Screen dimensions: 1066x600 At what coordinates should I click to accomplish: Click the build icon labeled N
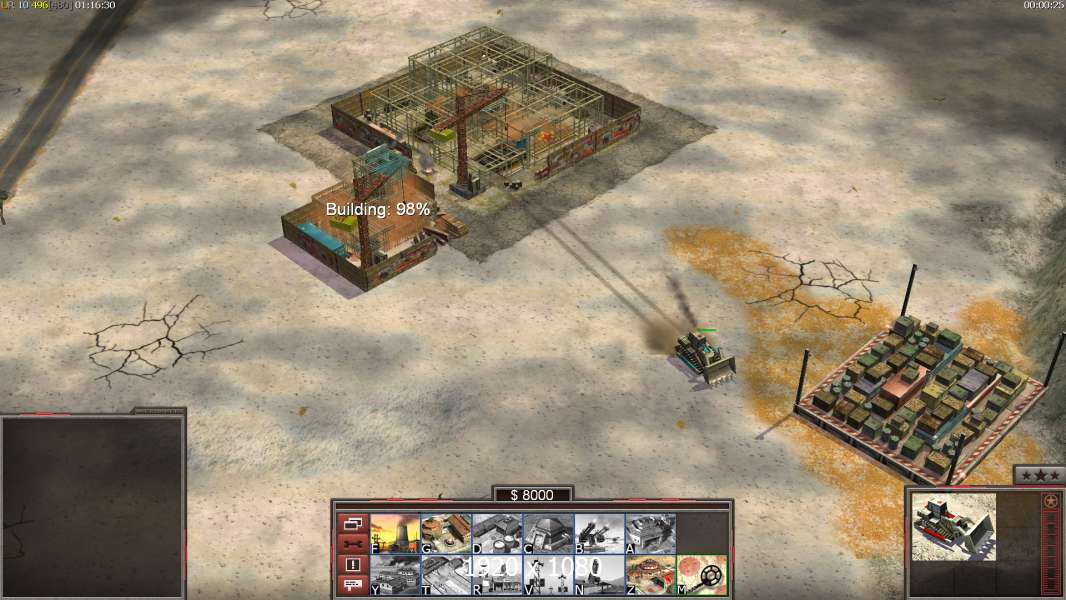(599, 575)
